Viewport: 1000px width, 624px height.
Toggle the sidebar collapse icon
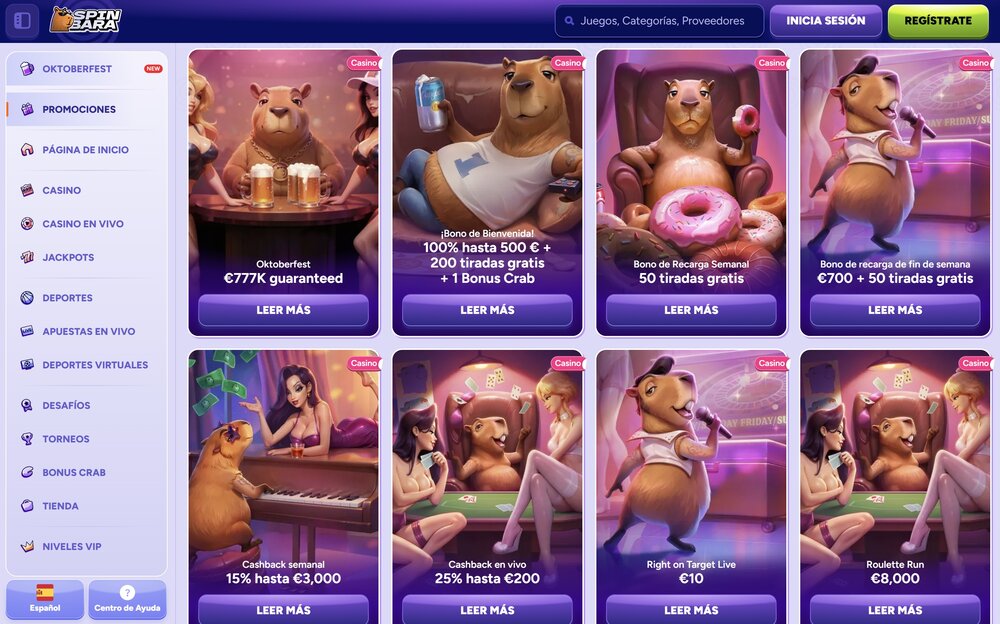coord(22,21)
